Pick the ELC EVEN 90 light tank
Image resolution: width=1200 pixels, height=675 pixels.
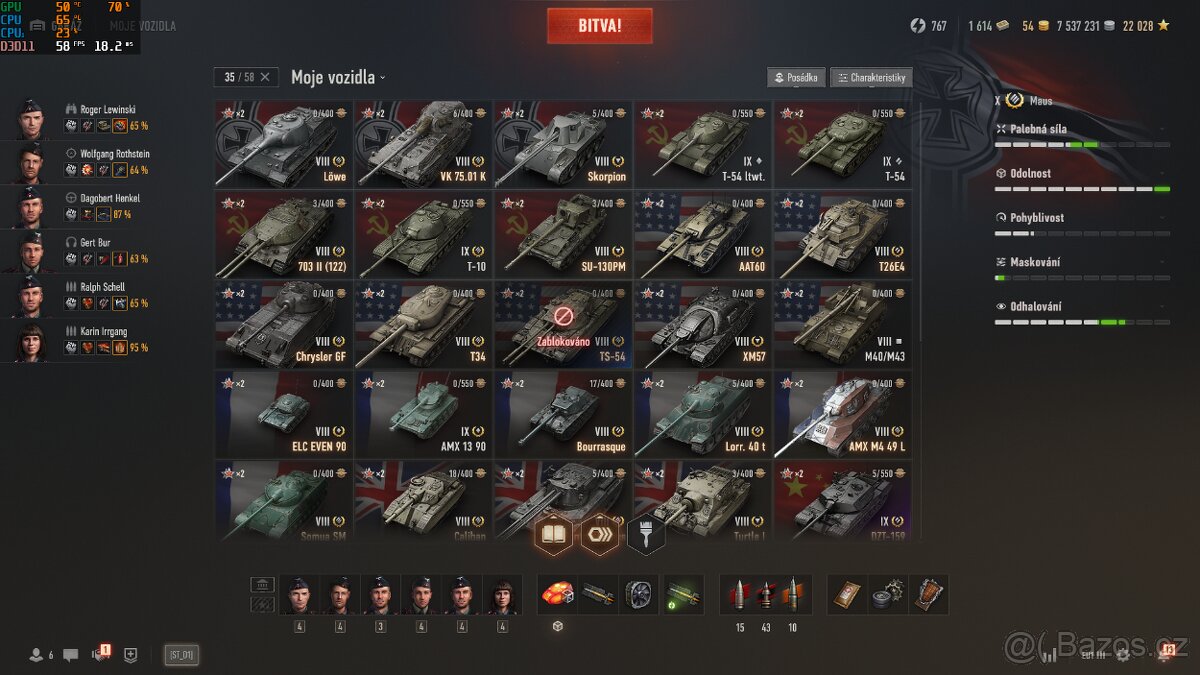283,414
